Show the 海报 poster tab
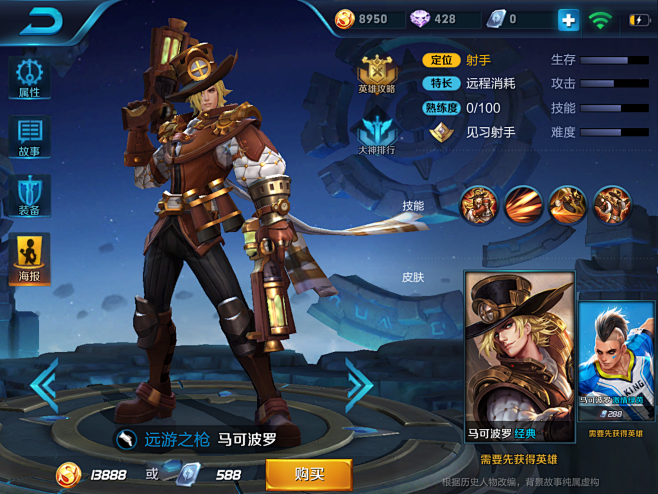 coord(29,259)
